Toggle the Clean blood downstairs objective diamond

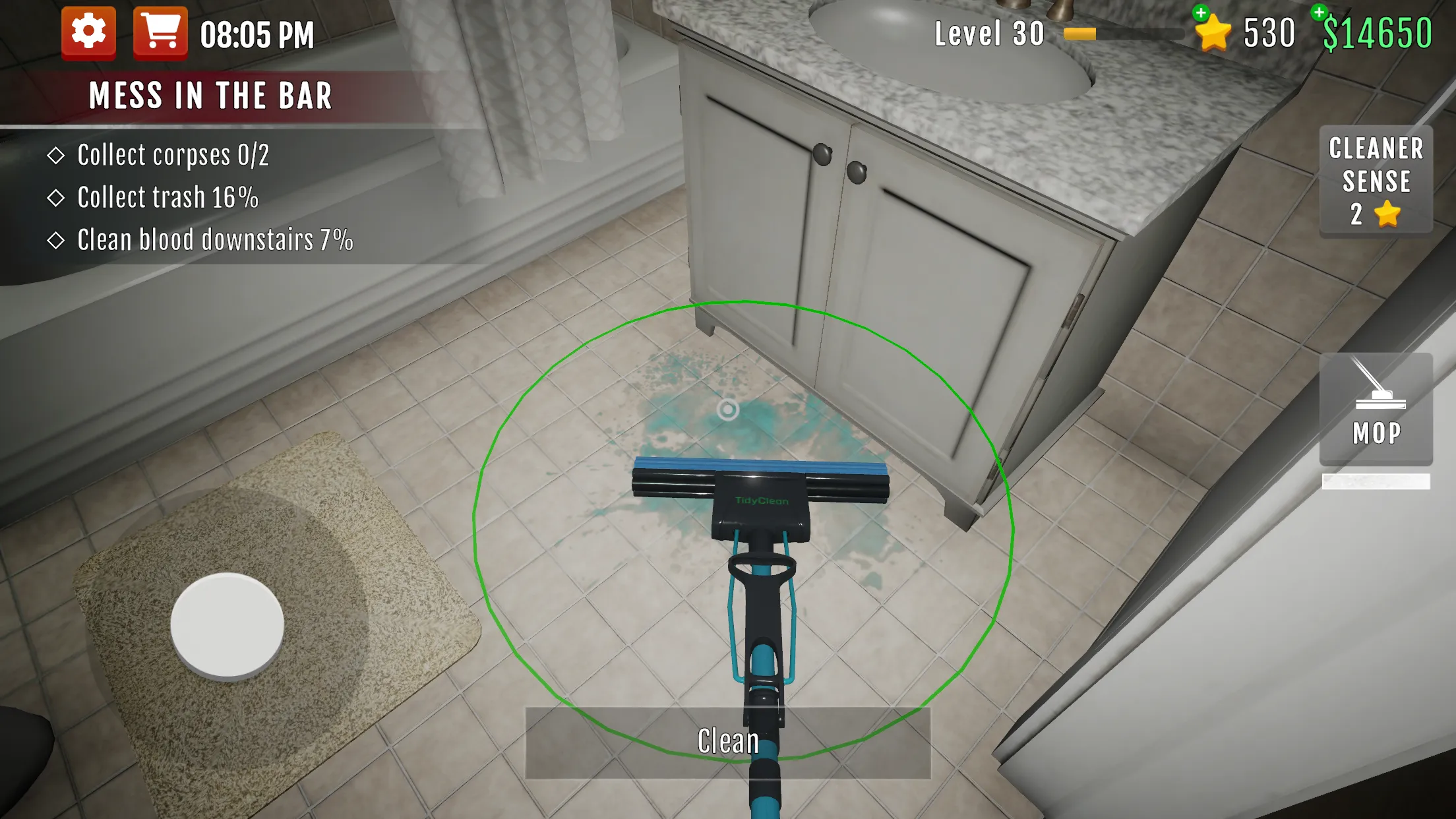[58, 239]
